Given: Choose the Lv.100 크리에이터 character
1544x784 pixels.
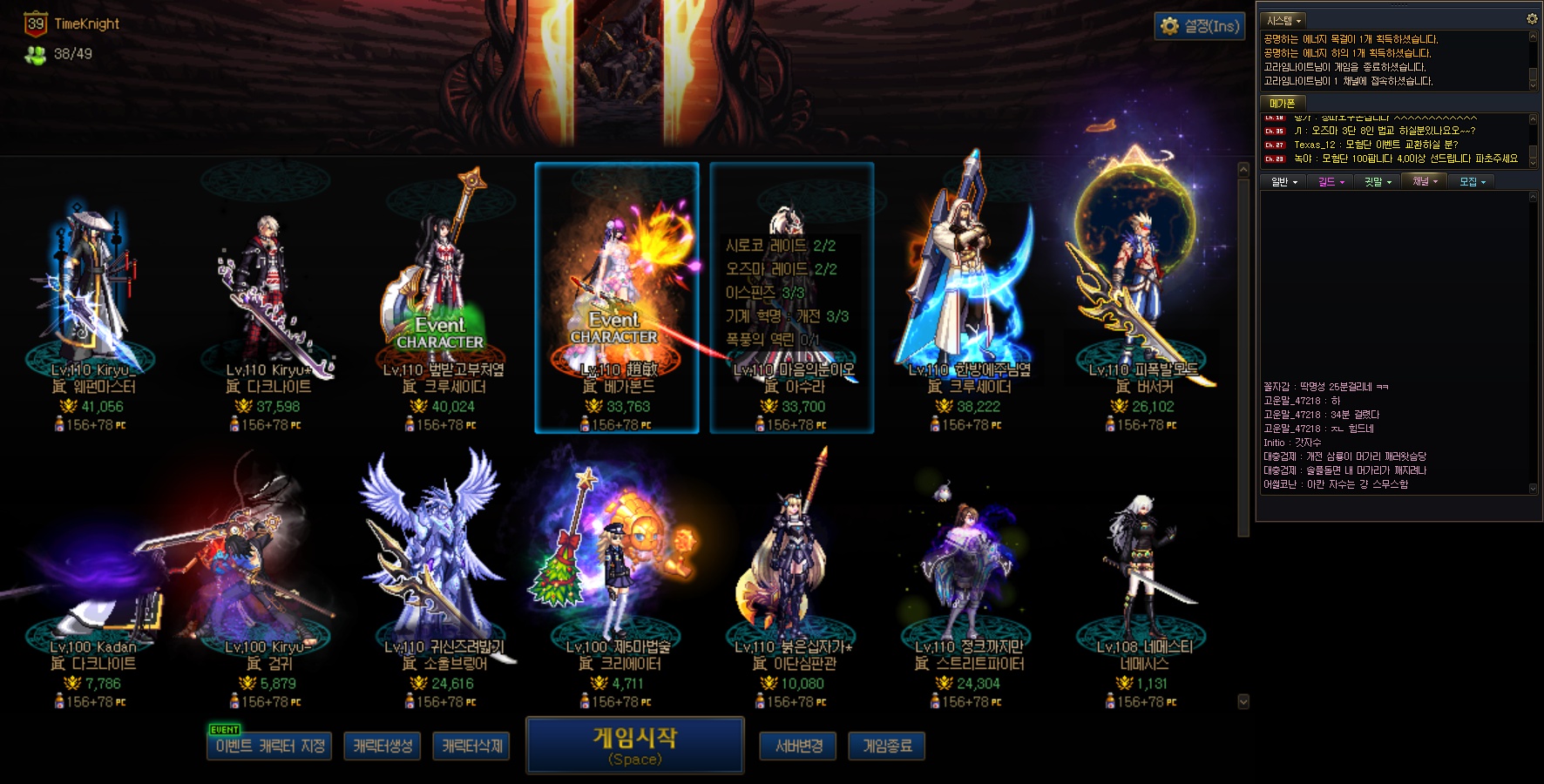Looking at the screenshot, I should [617, 575].
